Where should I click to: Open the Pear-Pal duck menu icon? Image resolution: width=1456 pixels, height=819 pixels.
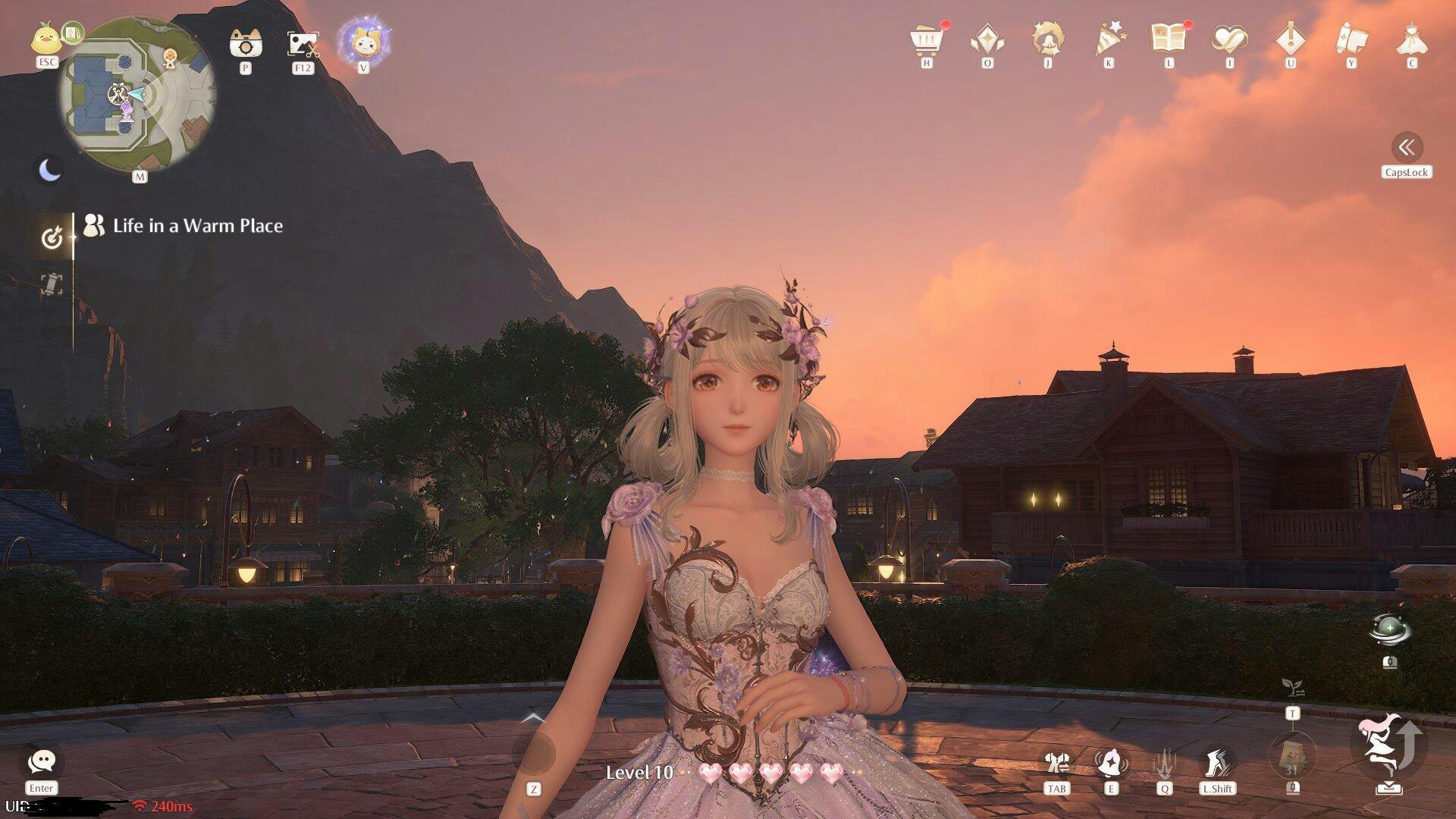click(x=46, y=38)
